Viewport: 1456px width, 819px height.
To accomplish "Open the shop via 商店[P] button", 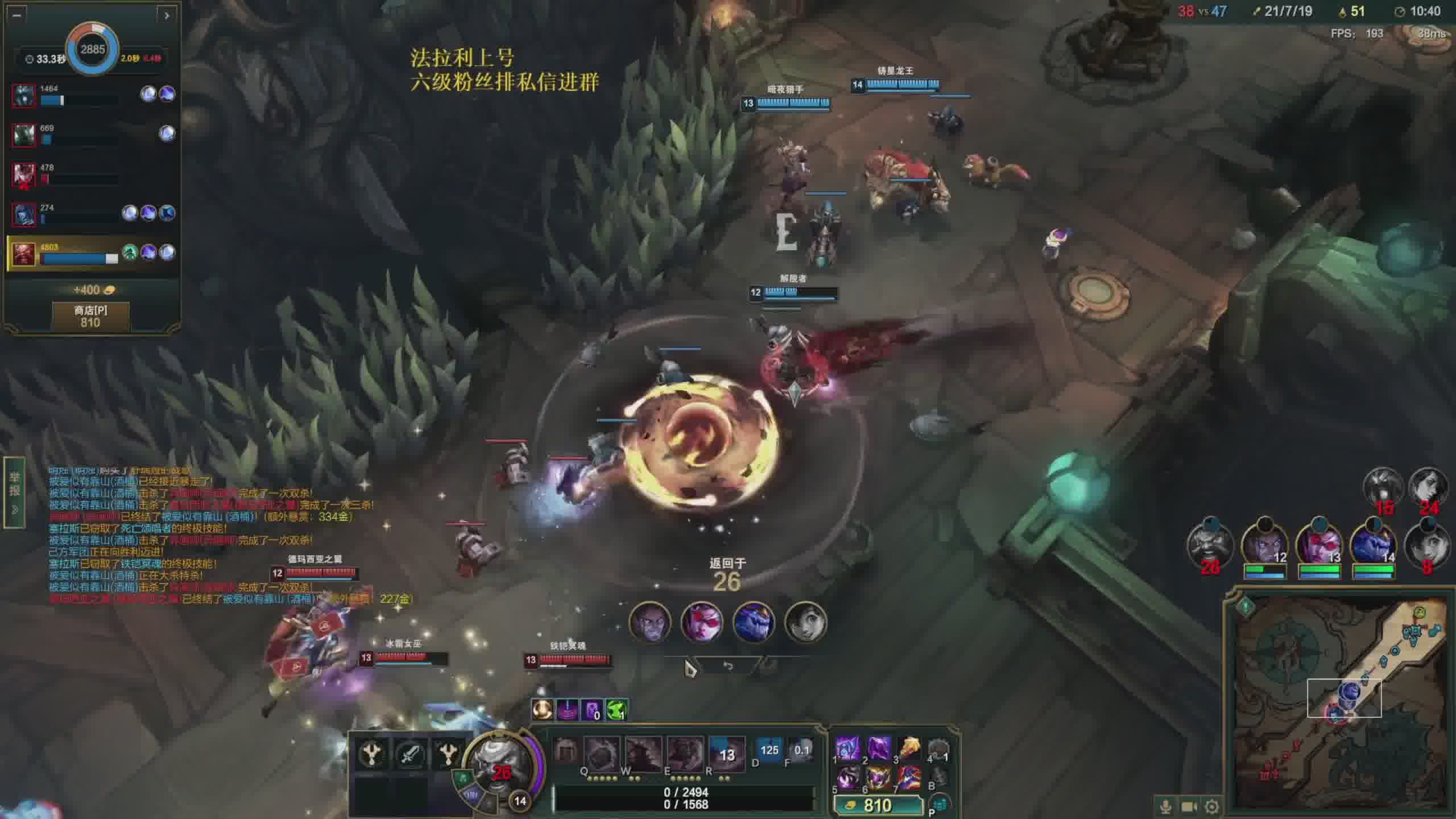I will click(90, 316).
